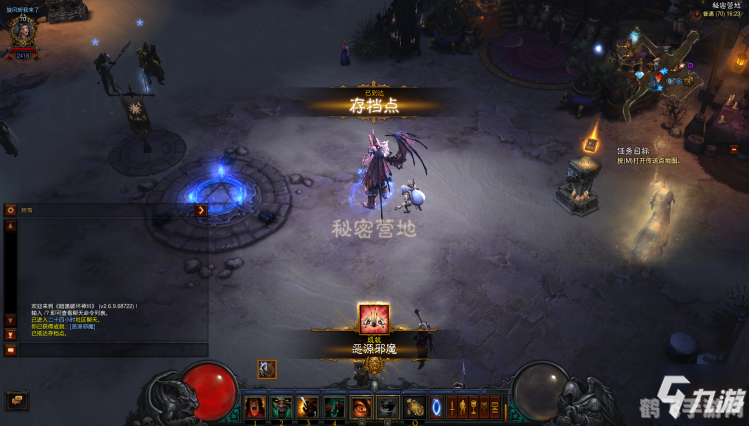Expand the chat panel with the orange arrow
The height and width of the screenshot is (426, 749).
[x=201, y=210]
